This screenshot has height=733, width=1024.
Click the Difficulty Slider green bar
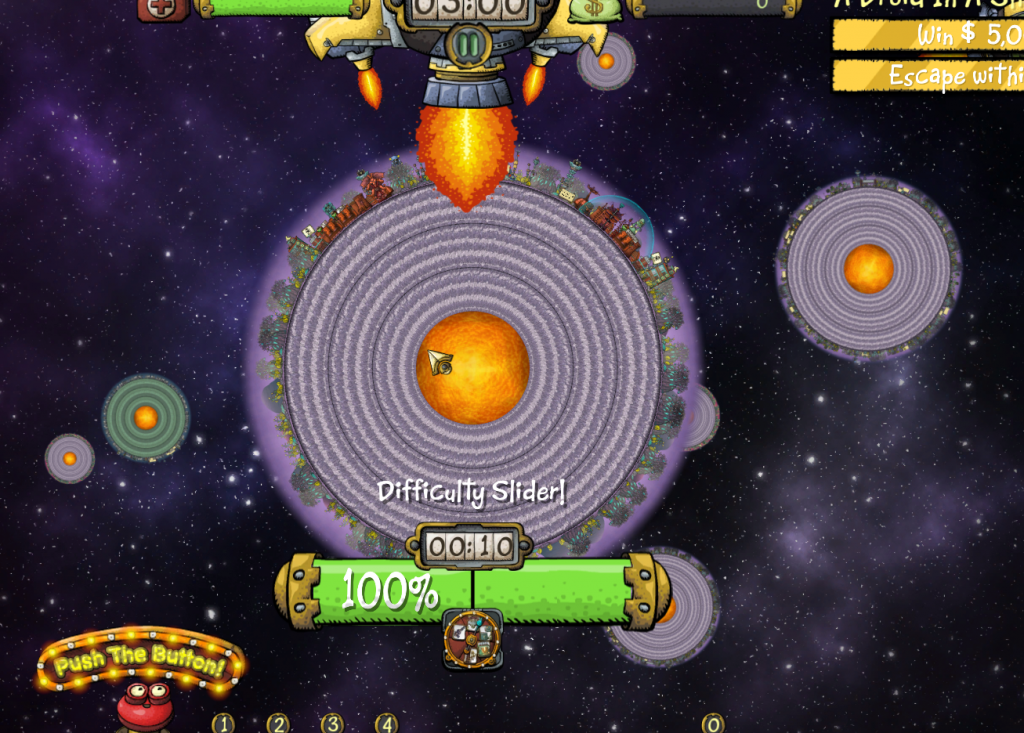tap(472, 591)
